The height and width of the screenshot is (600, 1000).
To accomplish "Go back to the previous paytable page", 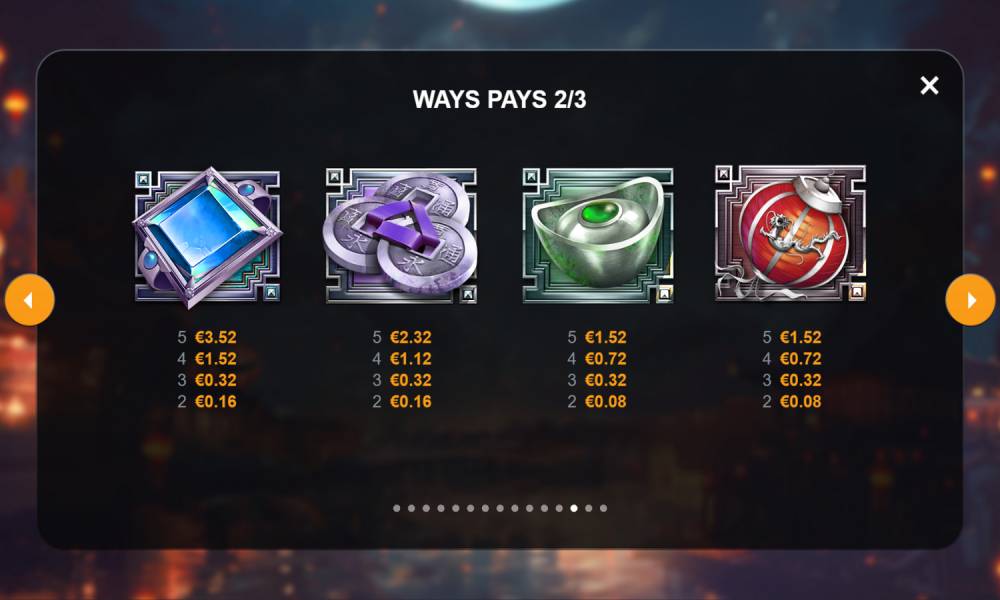I will tap(29, 300).
